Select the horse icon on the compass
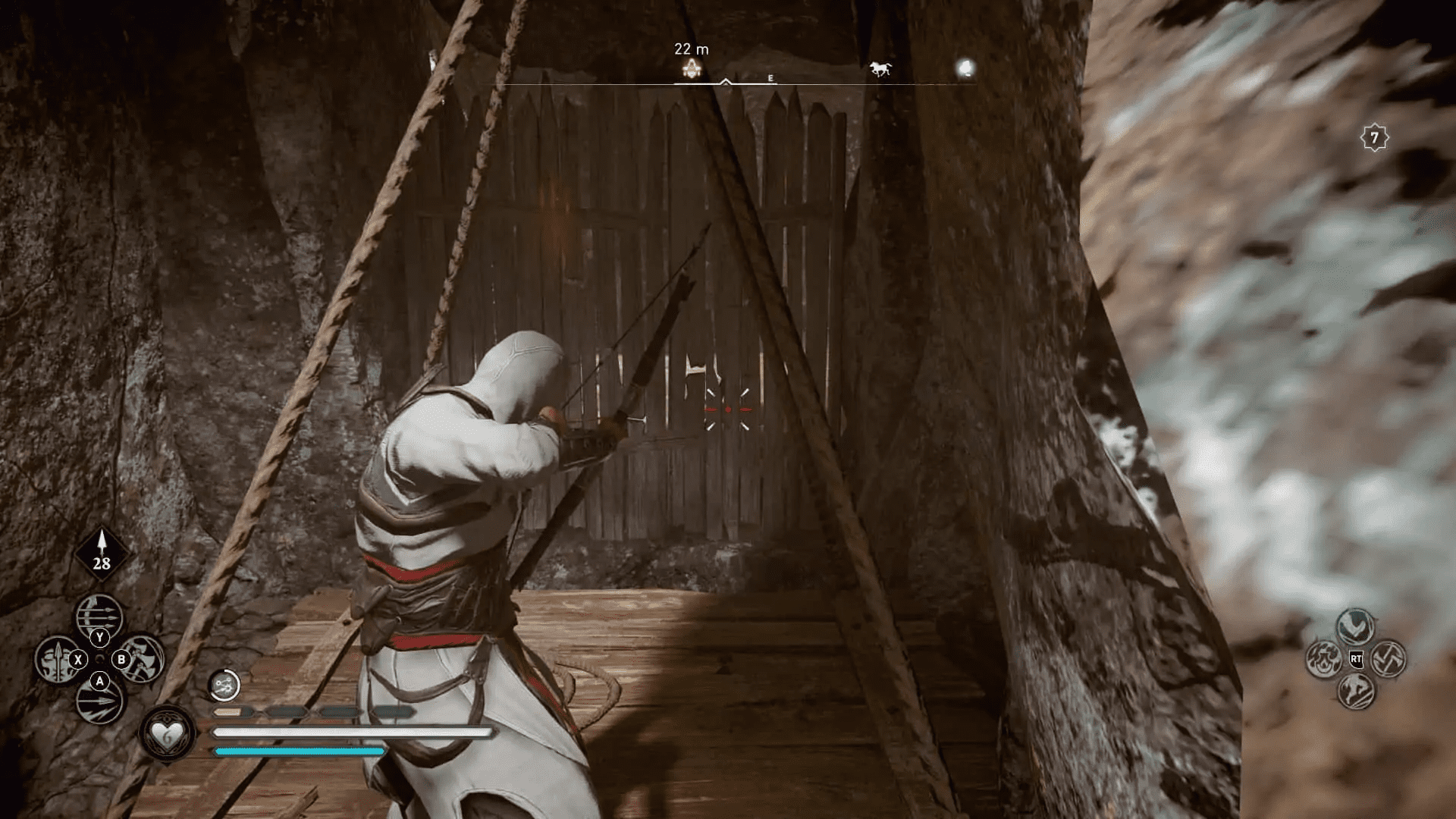The height and width of the screenshot is (819, 1456). pos(880,67)
